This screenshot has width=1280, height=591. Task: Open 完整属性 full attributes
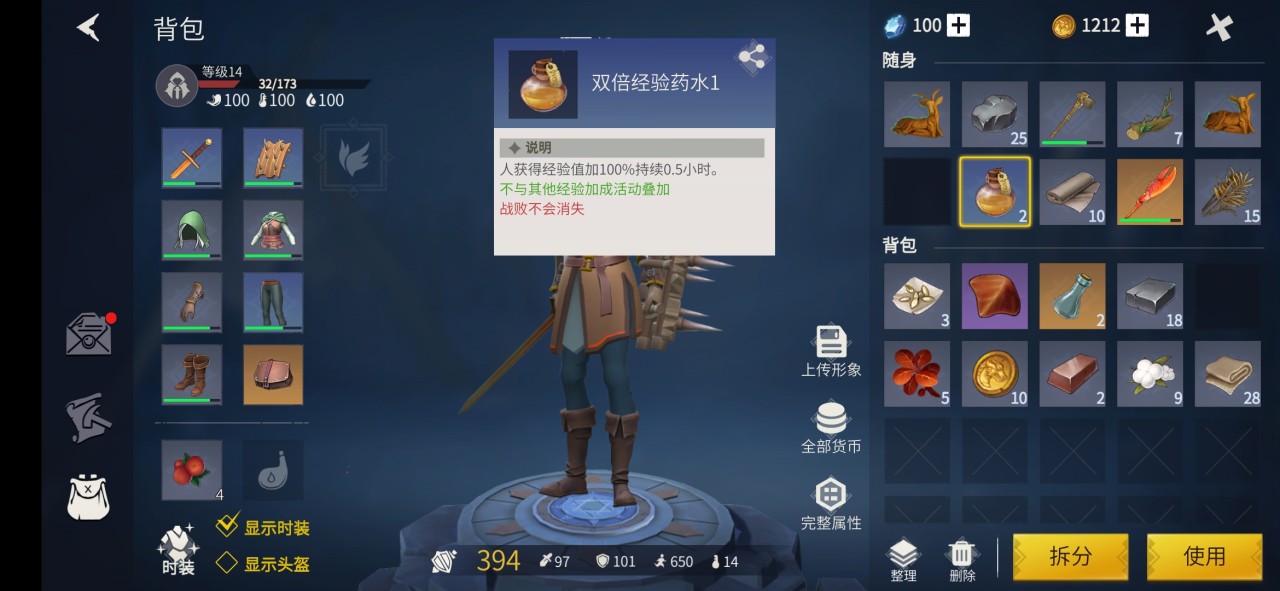[830, 502]
